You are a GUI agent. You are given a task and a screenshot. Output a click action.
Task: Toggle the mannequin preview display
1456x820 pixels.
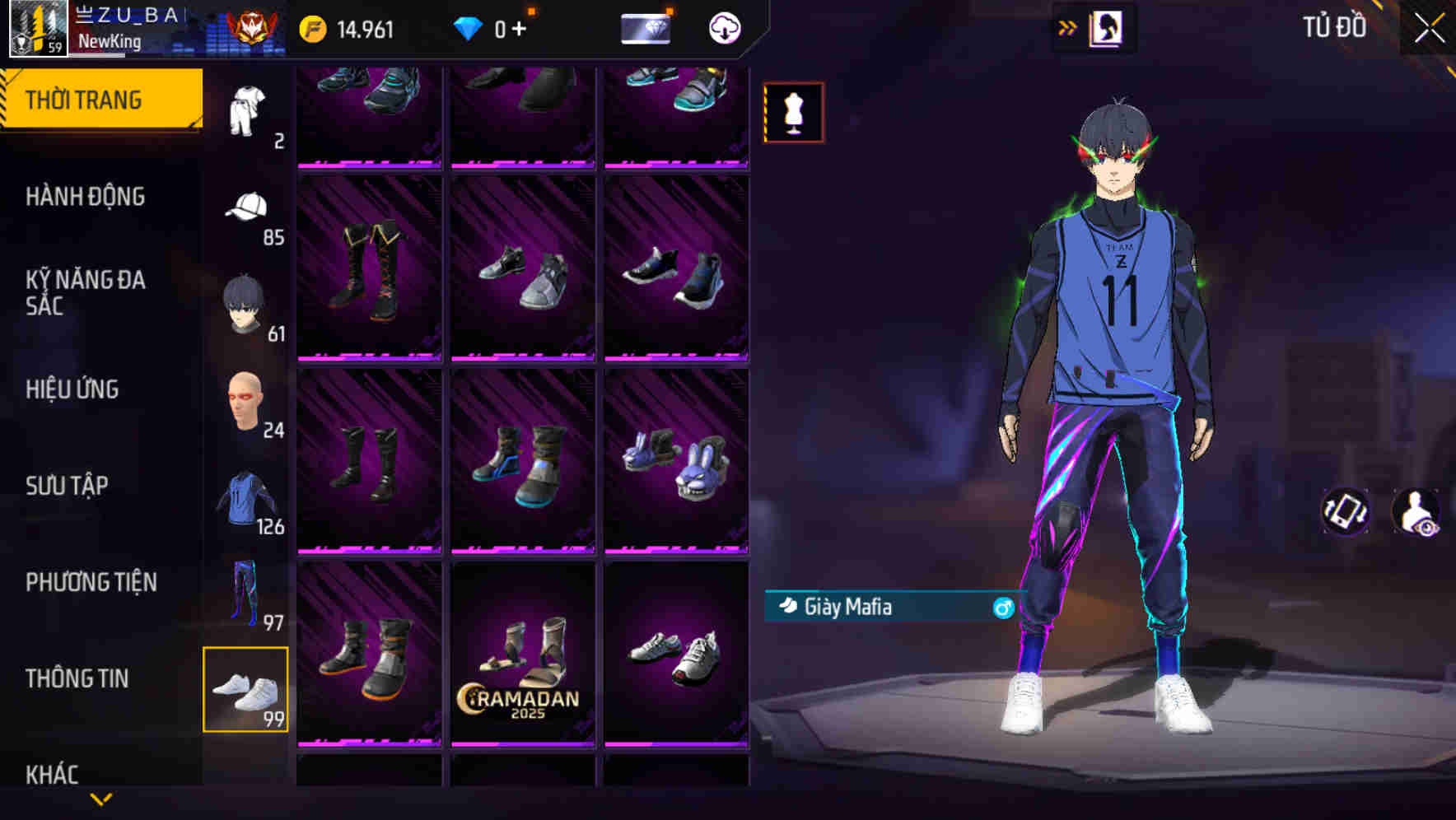793,112
